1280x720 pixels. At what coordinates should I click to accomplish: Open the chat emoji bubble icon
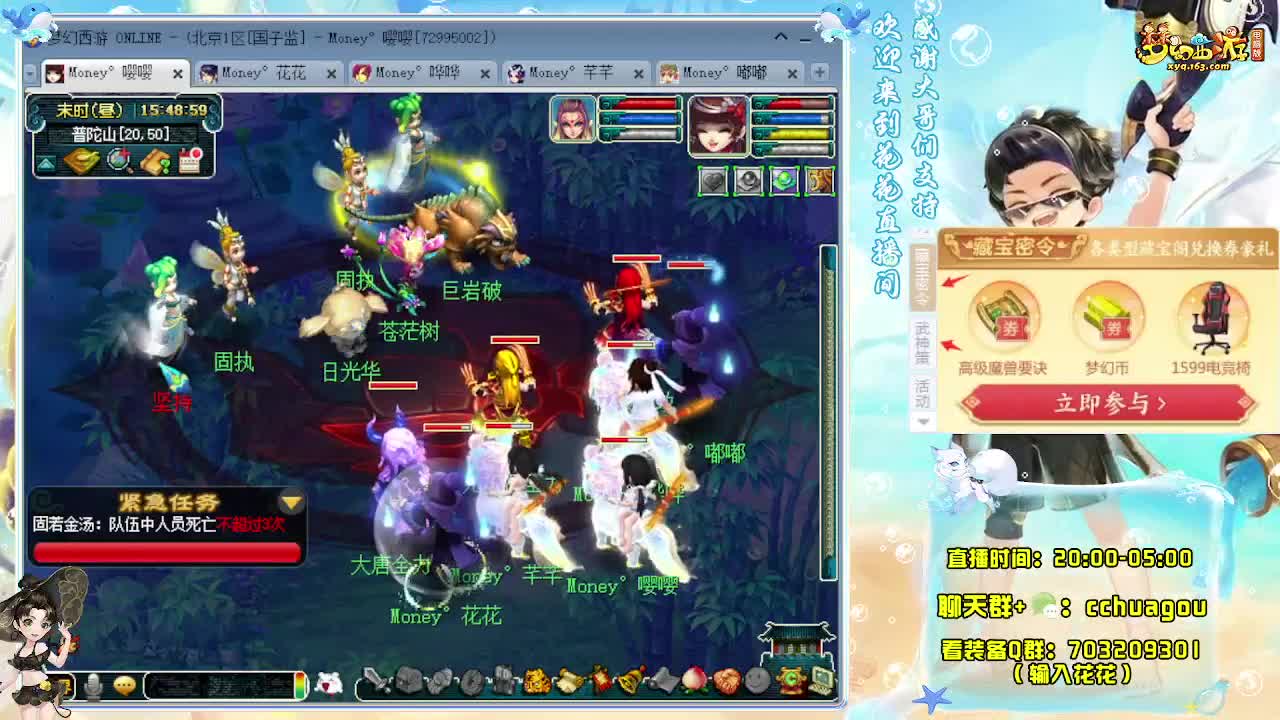pyautogui.click(x=124, y=685)
